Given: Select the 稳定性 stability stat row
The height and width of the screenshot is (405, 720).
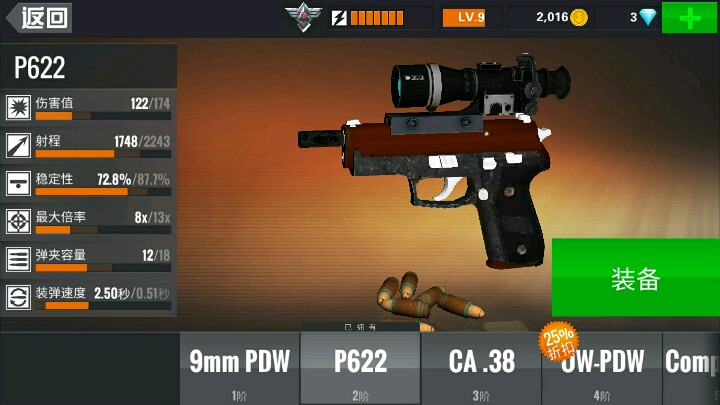Looking at the screenshot, I should point(88,183).
